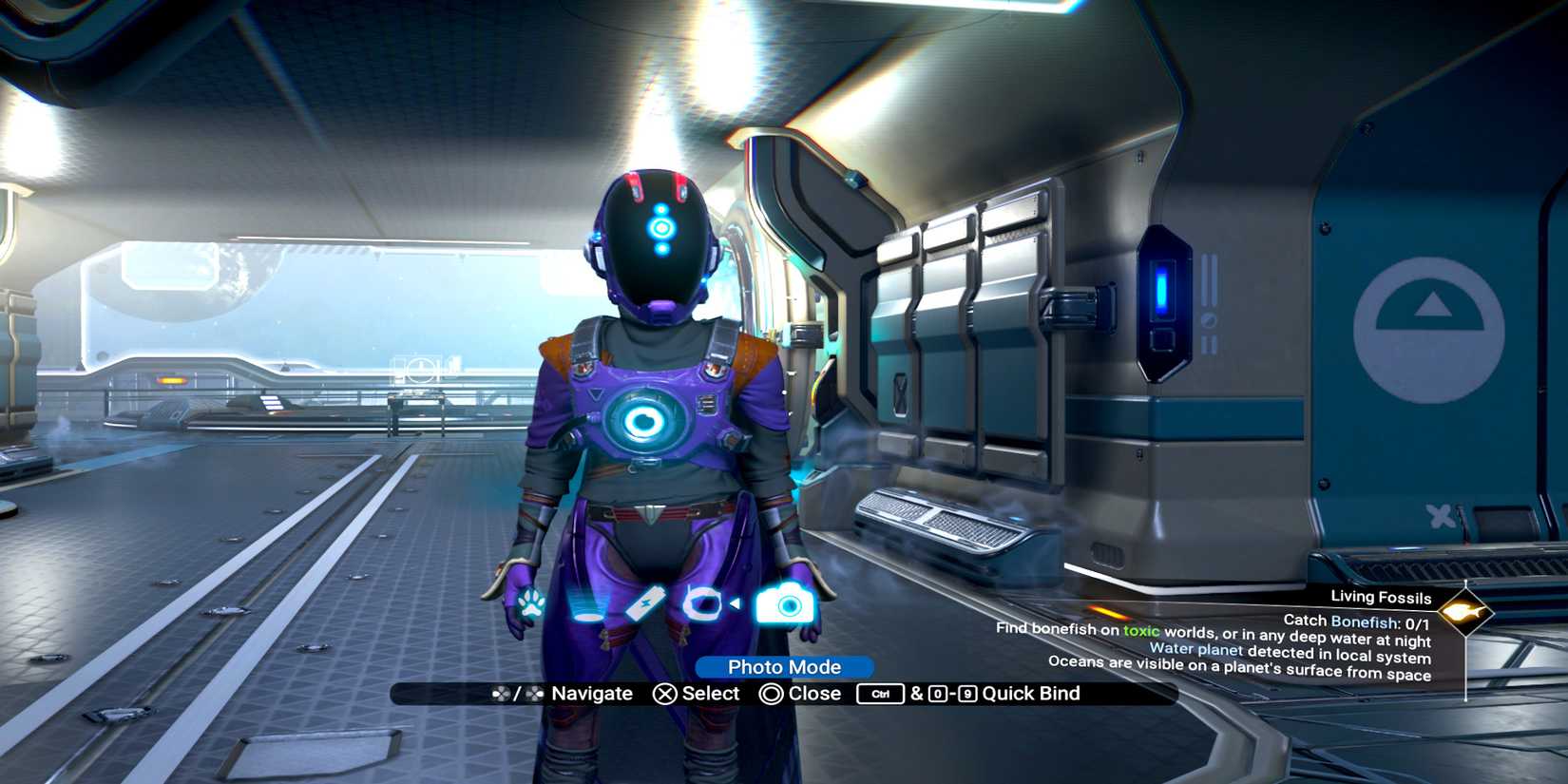Click the green toxic text in mission description
Image resolution: width=1568 pixels, height=784 pixels.
[x=1141, y=631]
